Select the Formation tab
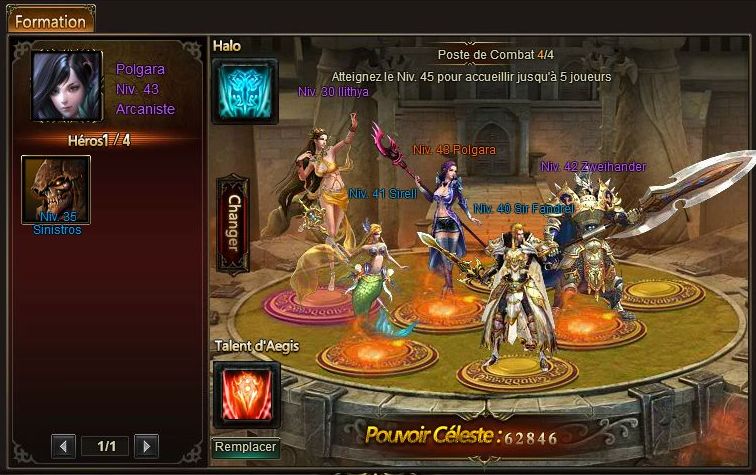Screen dimensions: 756x475 [x=49, y=19]
